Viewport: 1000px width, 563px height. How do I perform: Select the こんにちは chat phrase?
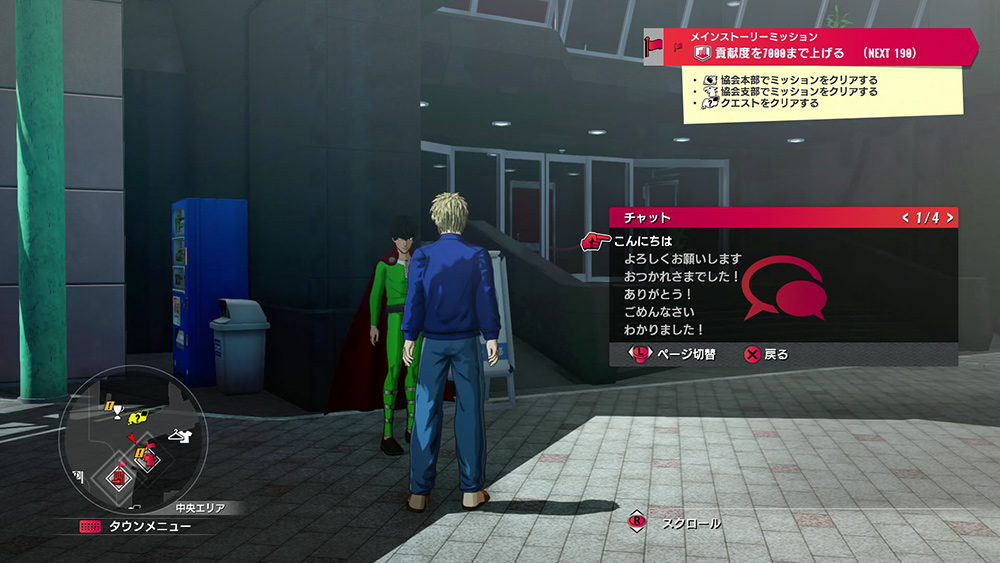coord(644,241)
